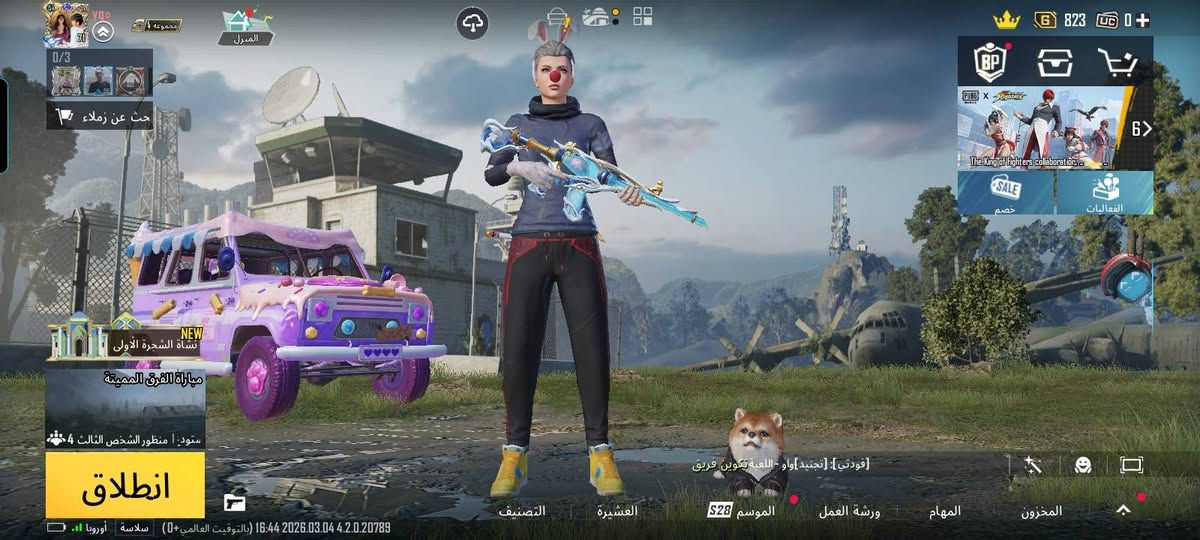
Task: Tap the cloud download icon
Action: pyautogui.click(x=472, y=23)
